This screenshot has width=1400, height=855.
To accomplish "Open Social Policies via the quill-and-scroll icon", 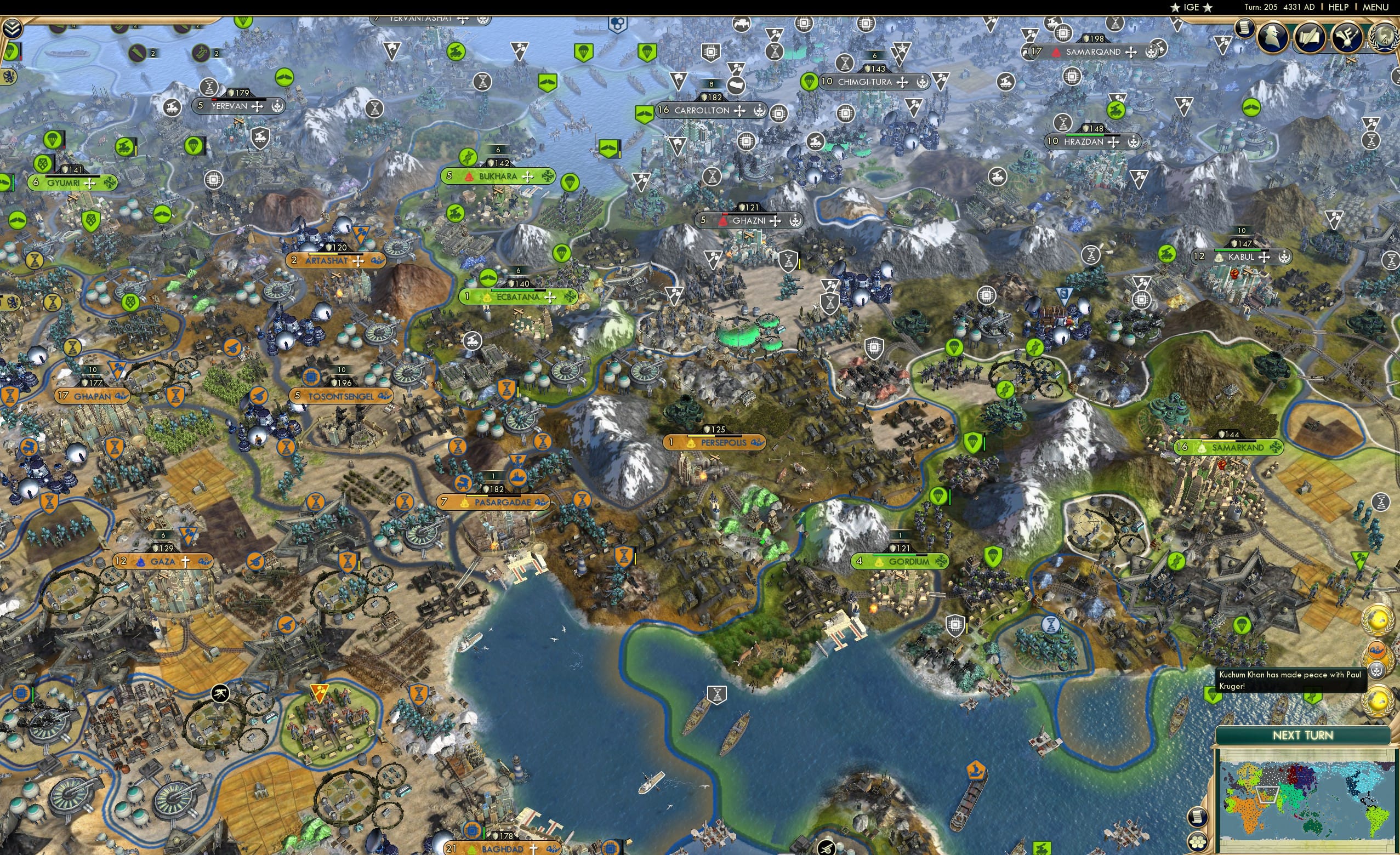I will pyautogui.click(x=1310, y=37).
